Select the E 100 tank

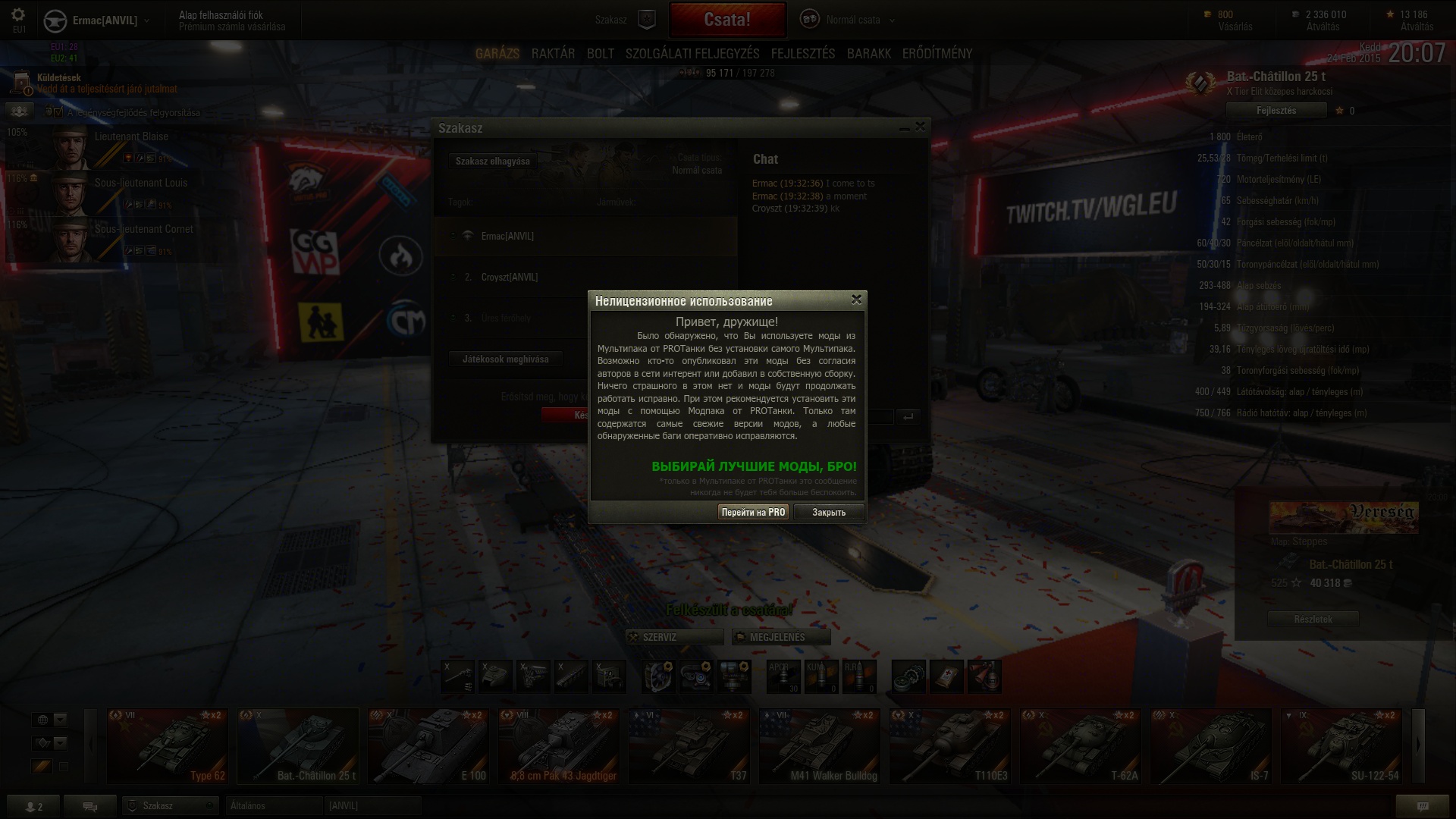point(428,745)
